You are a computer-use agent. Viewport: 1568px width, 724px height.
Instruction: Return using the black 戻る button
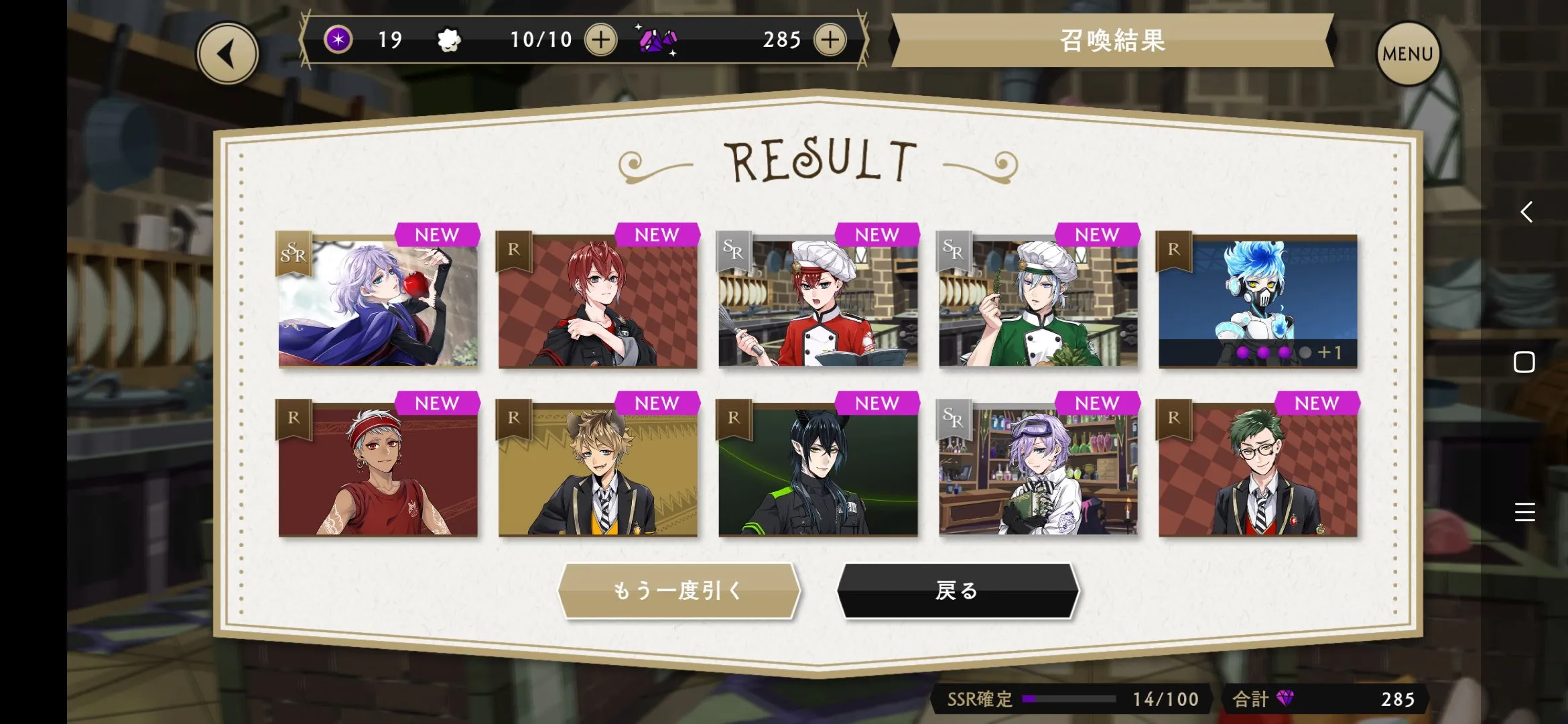(x=958, y=591)
